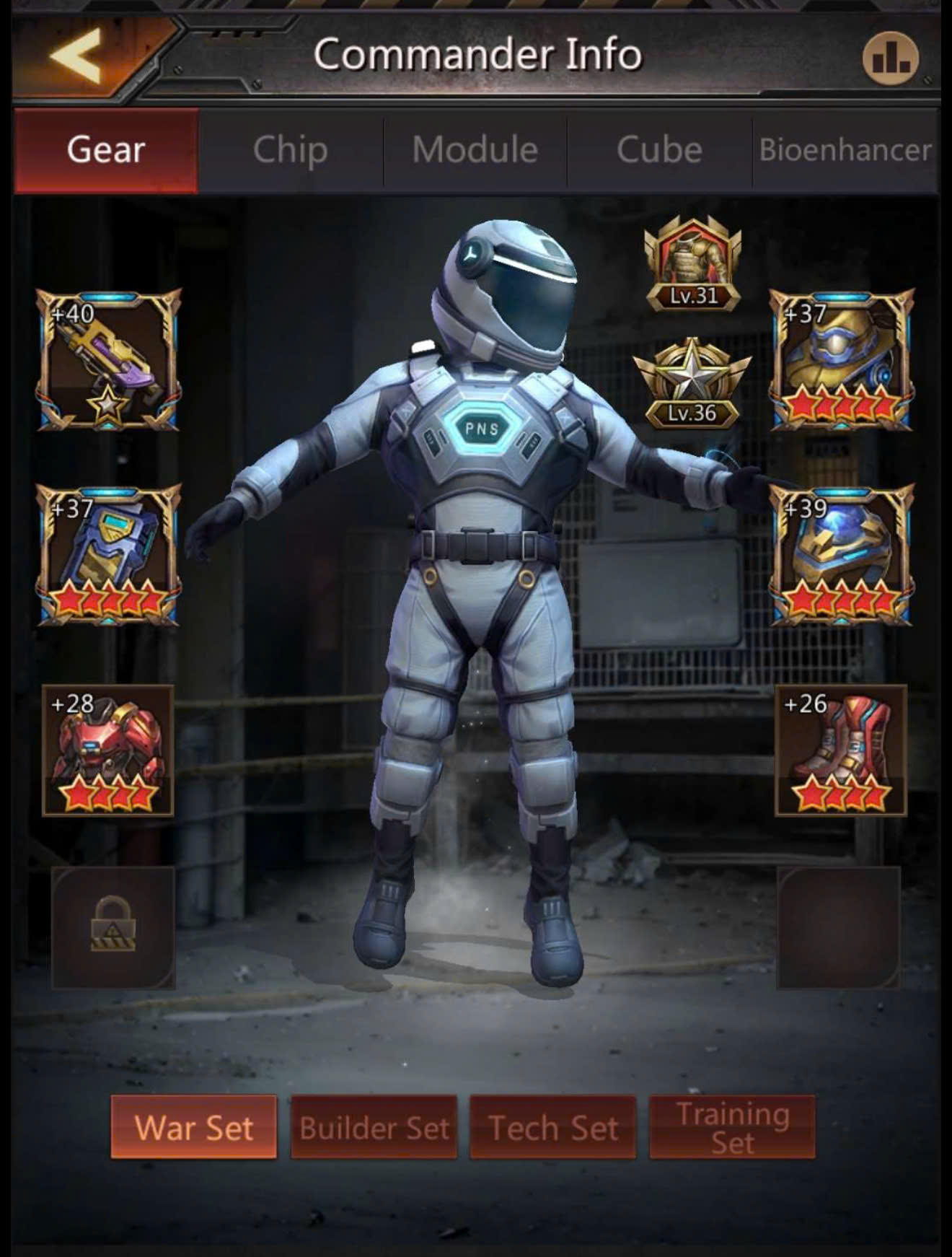Switch to the Chip tab
The image size is (952, 1257).
coord(290,150)
